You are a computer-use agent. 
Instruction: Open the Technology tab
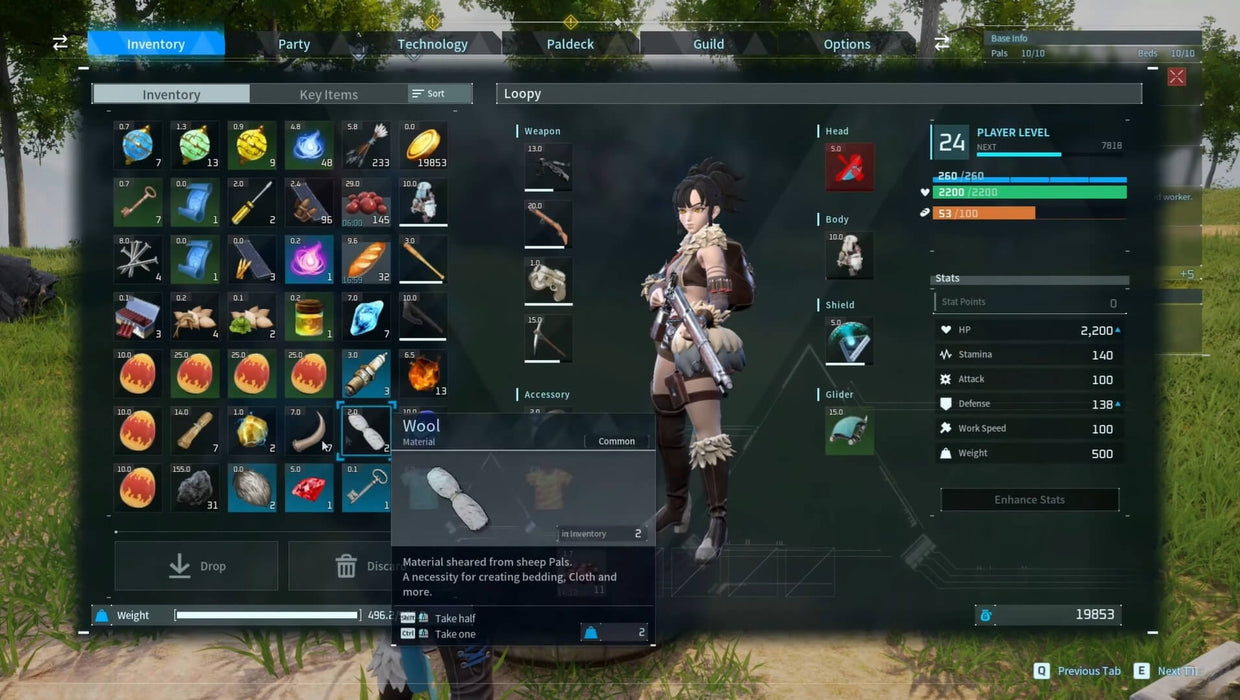pos(432,44)
